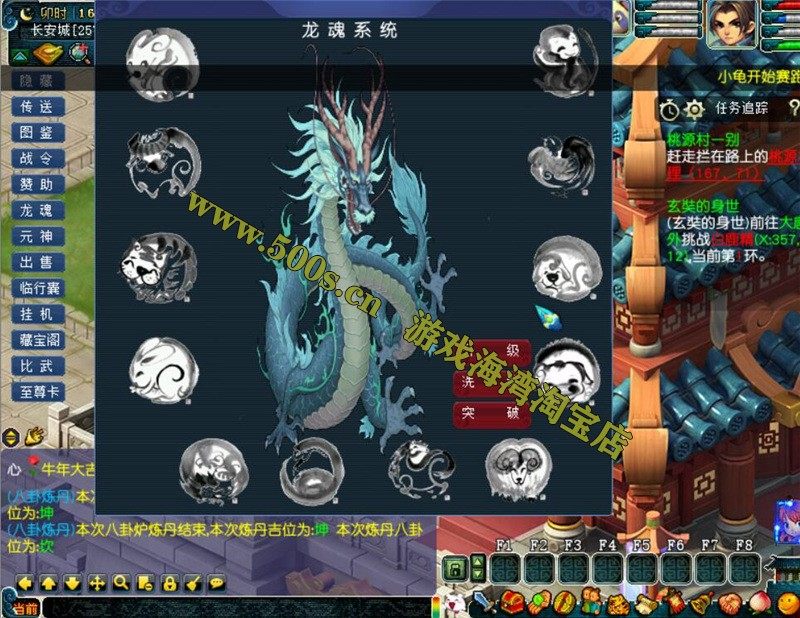
Task: Click the 突破 breakthrough button
Action: pyautogui.click(x=492, y=412)
